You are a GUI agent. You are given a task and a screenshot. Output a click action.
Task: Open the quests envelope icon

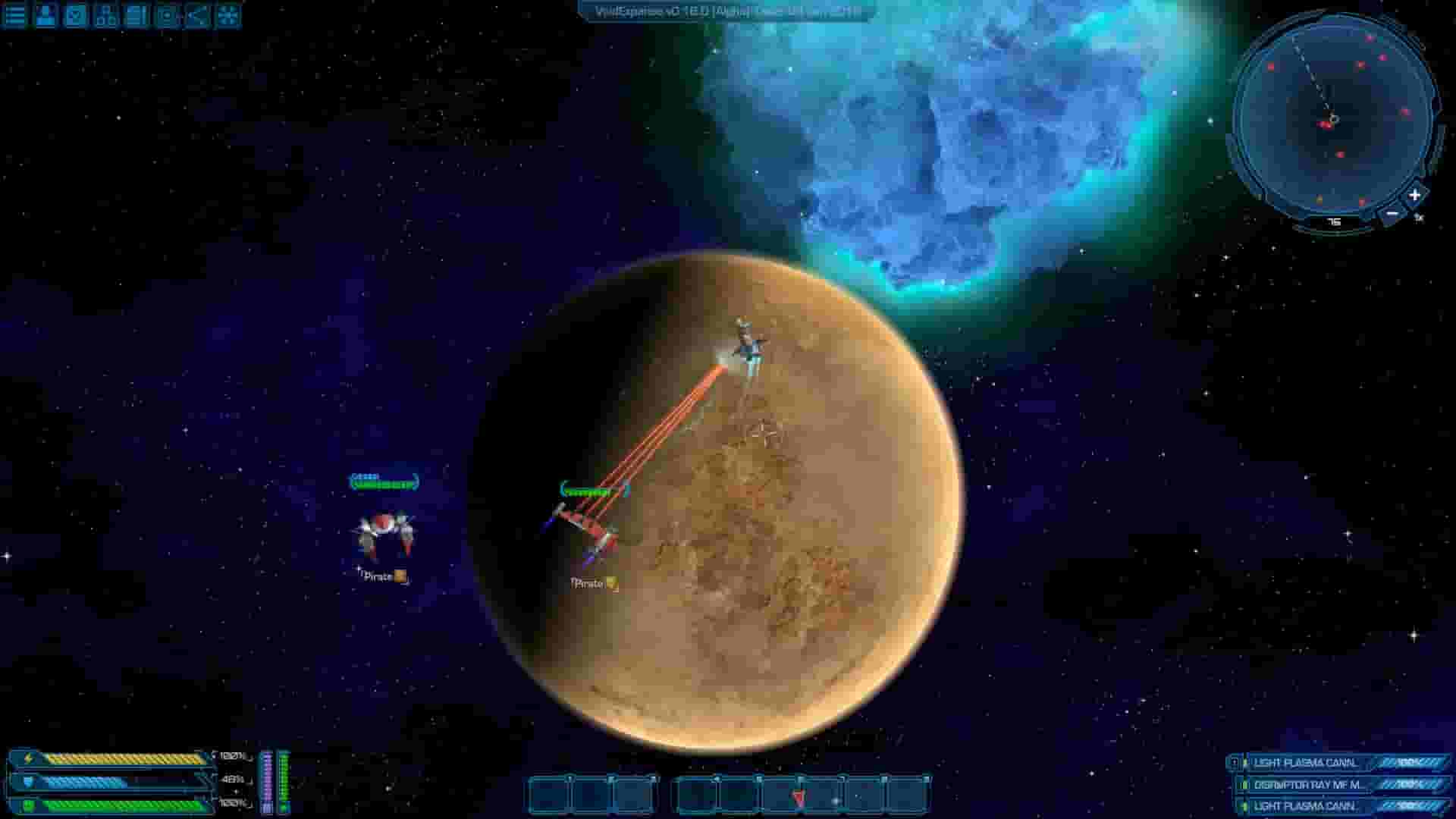tap(73, 15)
